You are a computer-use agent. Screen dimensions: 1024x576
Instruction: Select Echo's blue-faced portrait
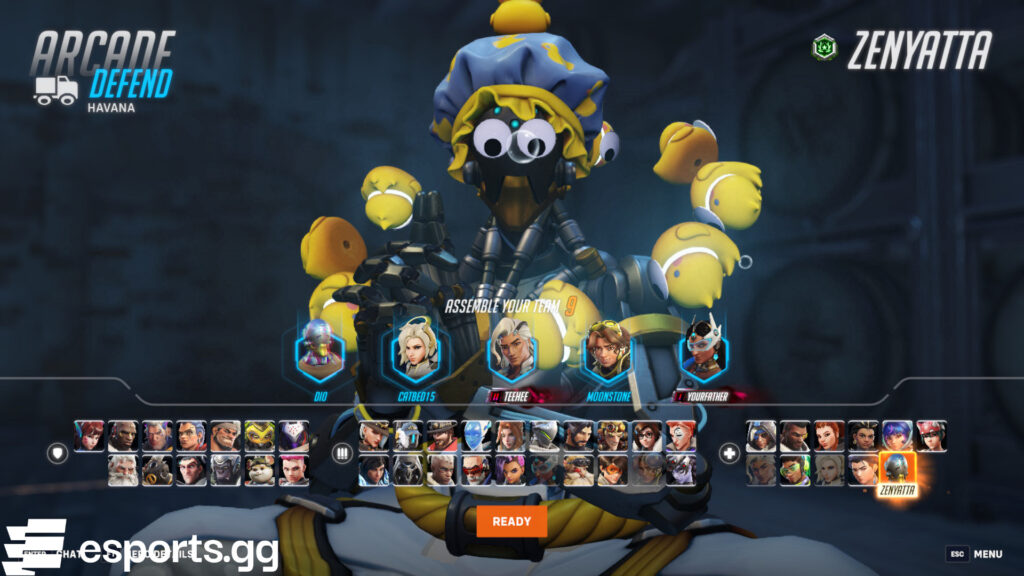coord(475,435)
